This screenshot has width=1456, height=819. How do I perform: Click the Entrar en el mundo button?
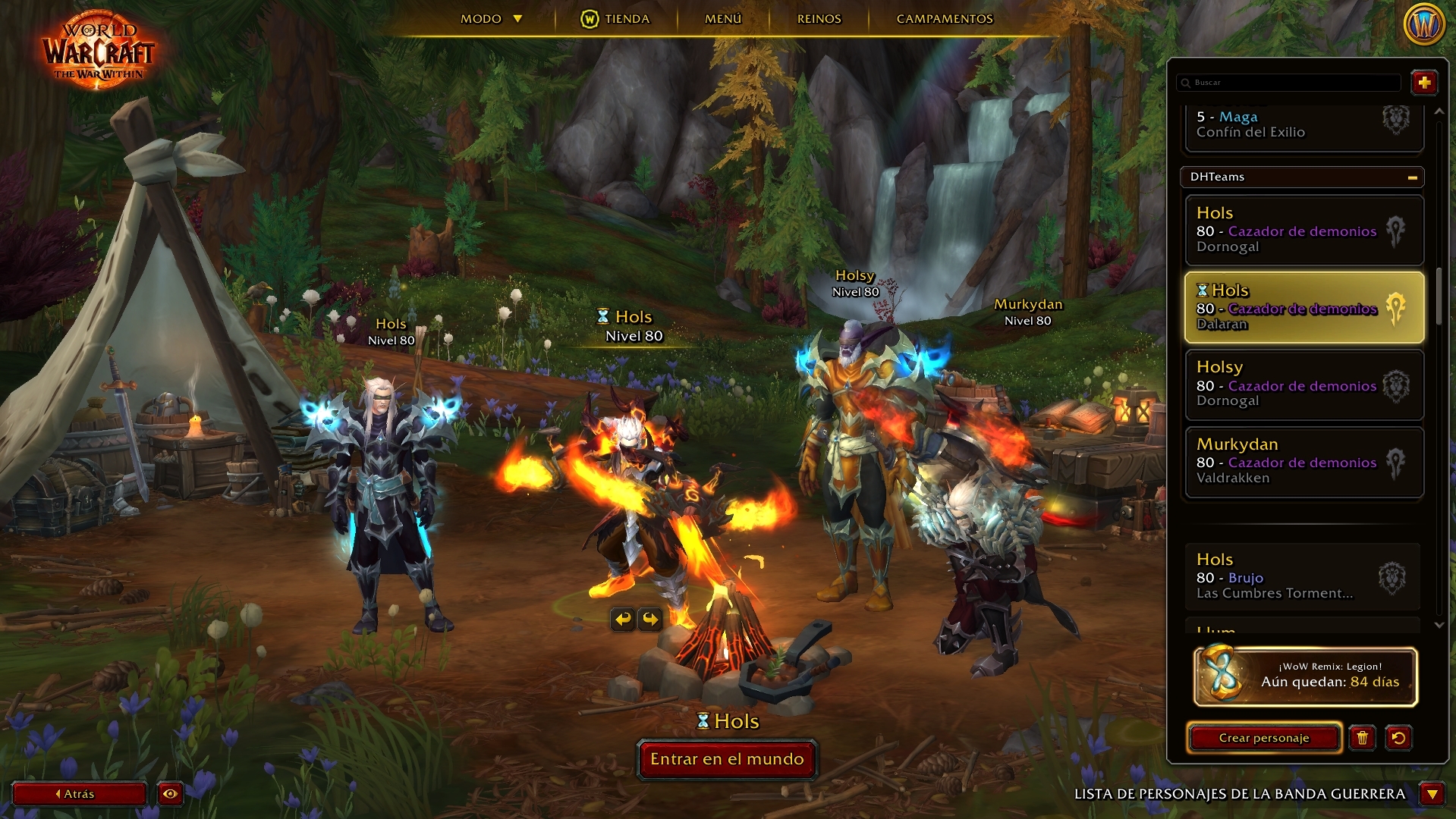click(x=726, y=759)
